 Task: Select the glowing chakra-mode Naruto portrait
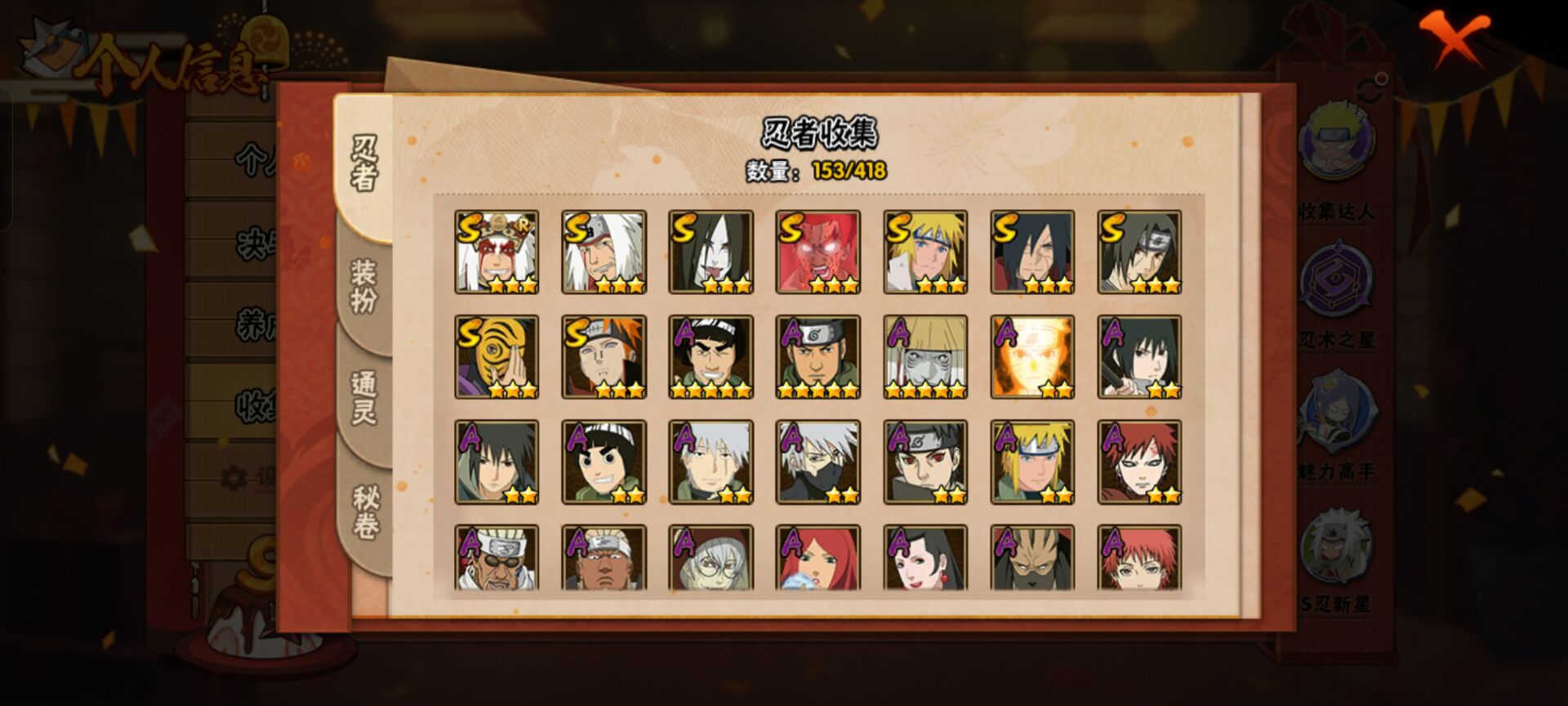tap(1032, 357)
